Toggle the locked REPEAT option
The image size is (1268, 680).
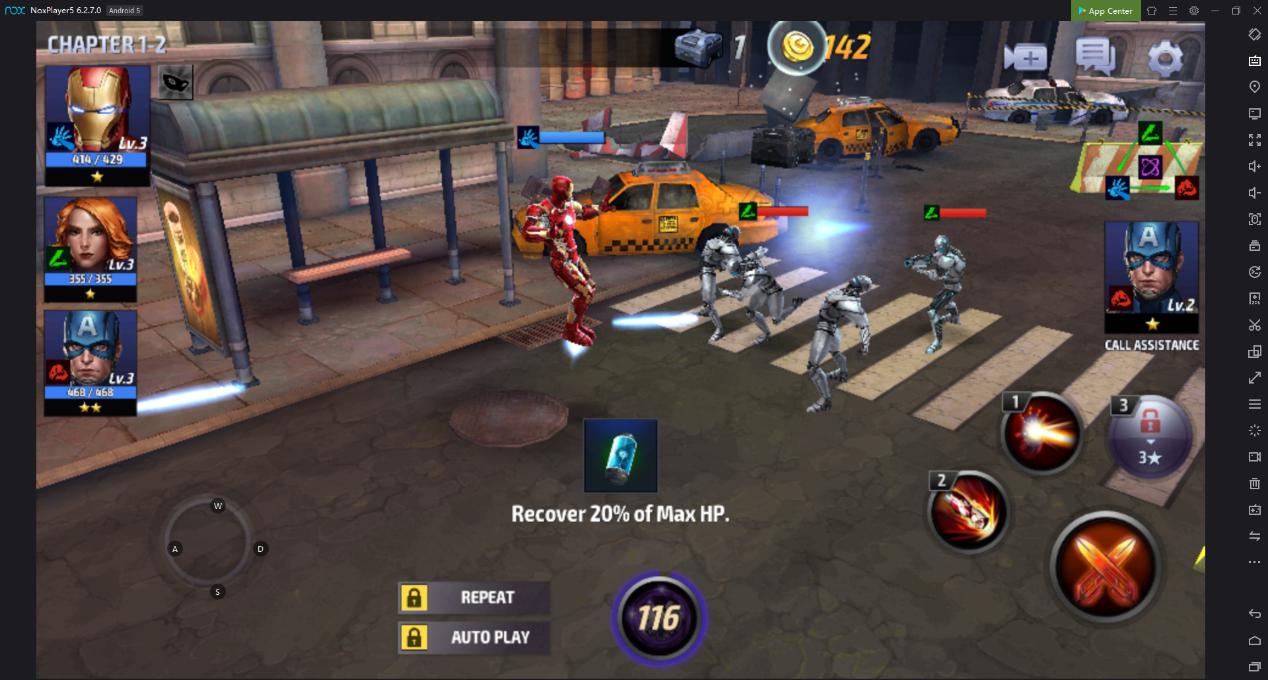(474, 598)
